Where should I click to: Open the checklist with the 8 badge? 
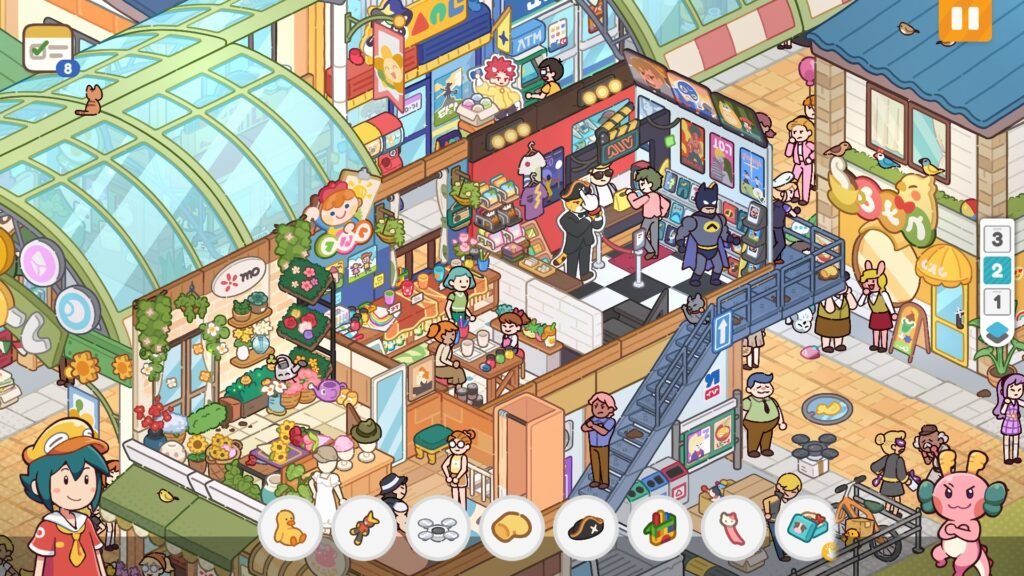point(48,48)
